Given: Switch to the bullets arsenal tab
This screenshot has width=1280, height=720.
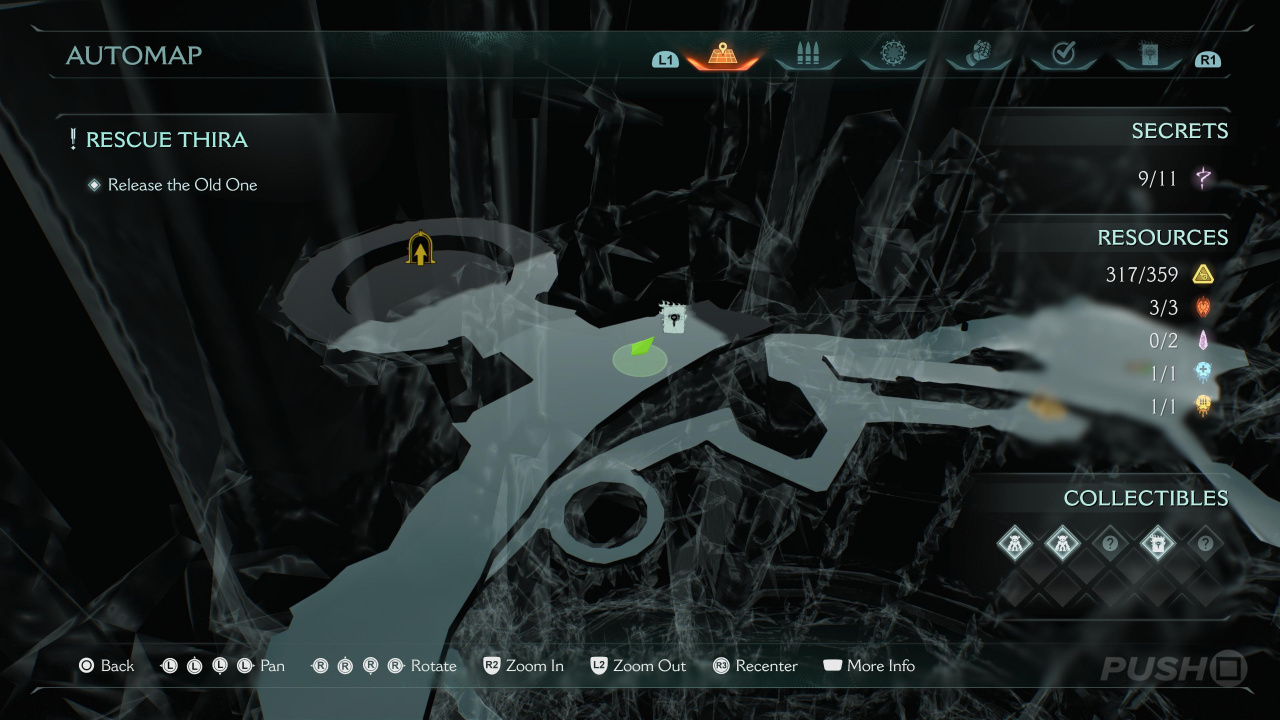Looking at the screenshot, I should 807,56.
